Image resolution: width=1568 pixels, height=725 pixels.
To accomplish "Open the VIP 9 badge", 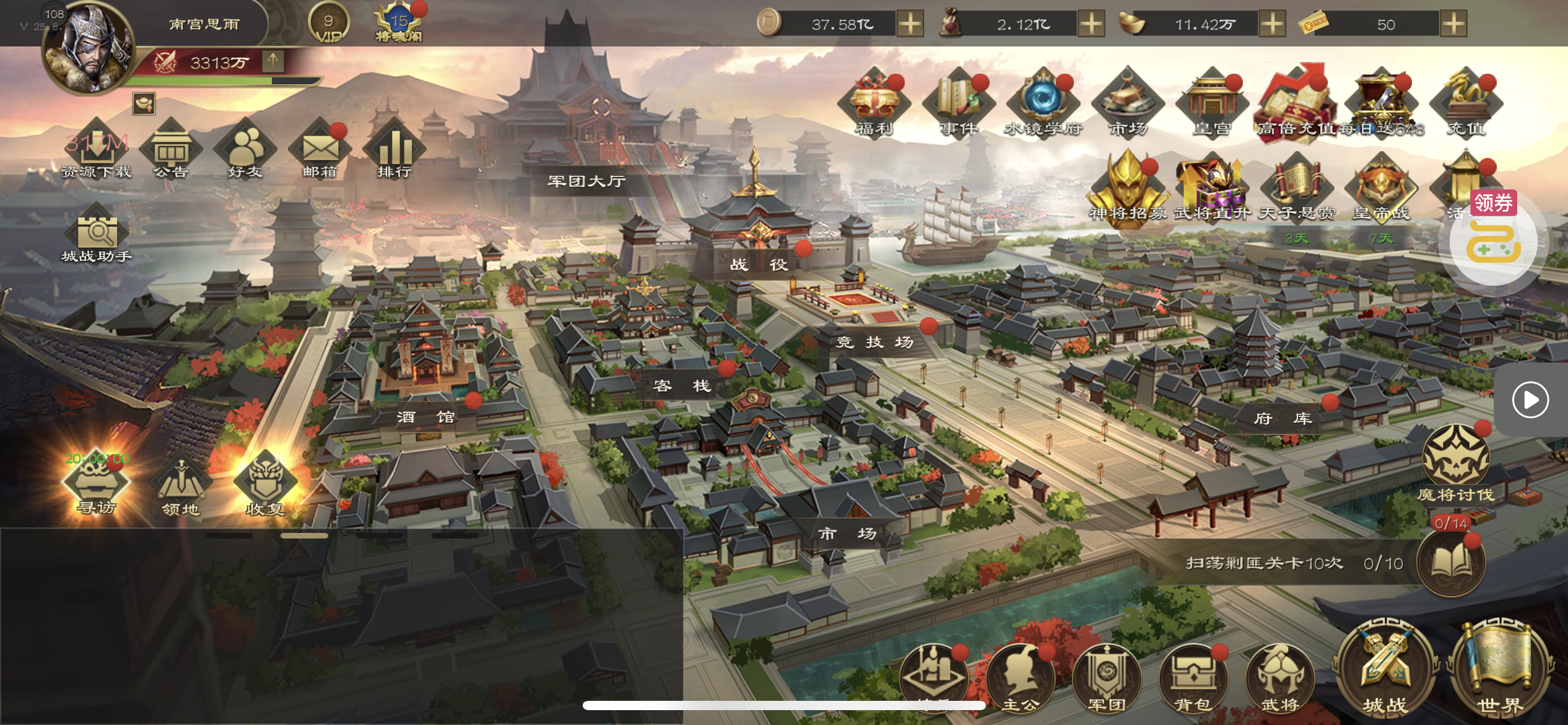I will (329, 24).
